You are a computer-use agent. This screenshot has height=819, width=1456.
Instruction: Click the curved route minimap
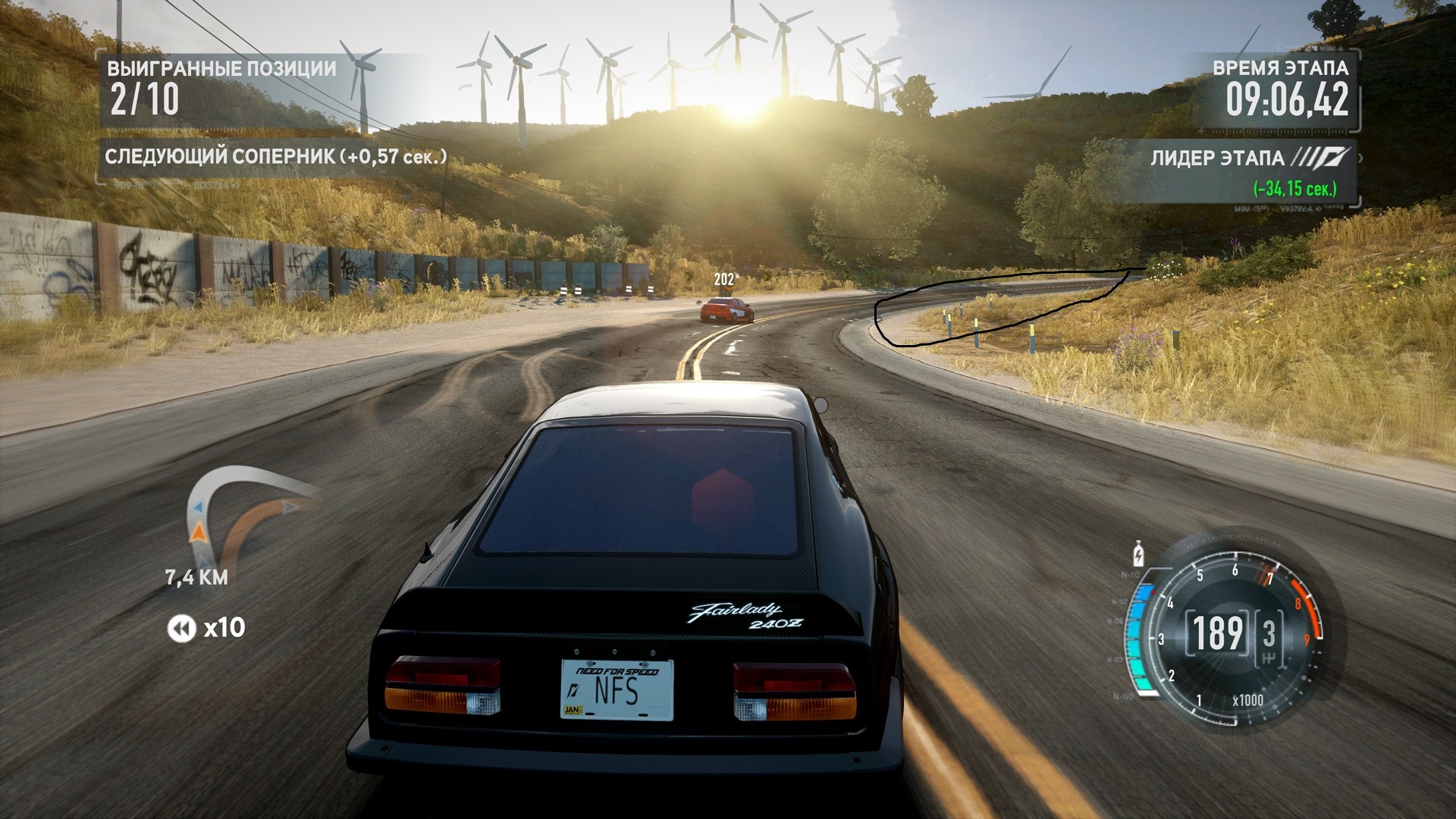click(244, 517)
